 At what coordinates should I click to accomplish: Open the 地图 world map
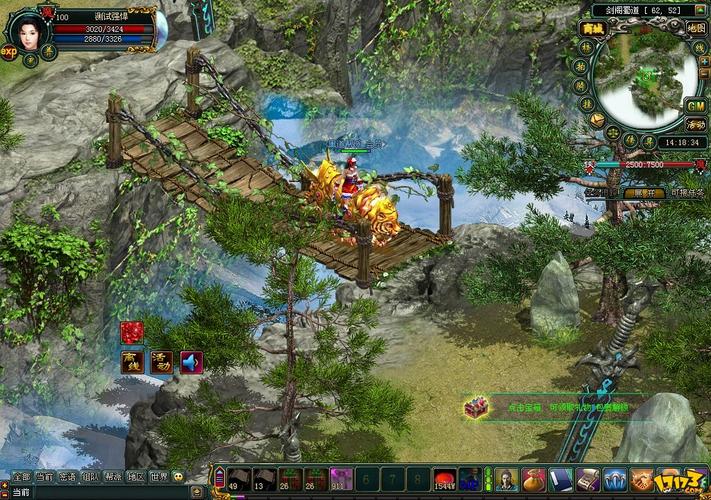pyautogui.click(x=696, y=28)
